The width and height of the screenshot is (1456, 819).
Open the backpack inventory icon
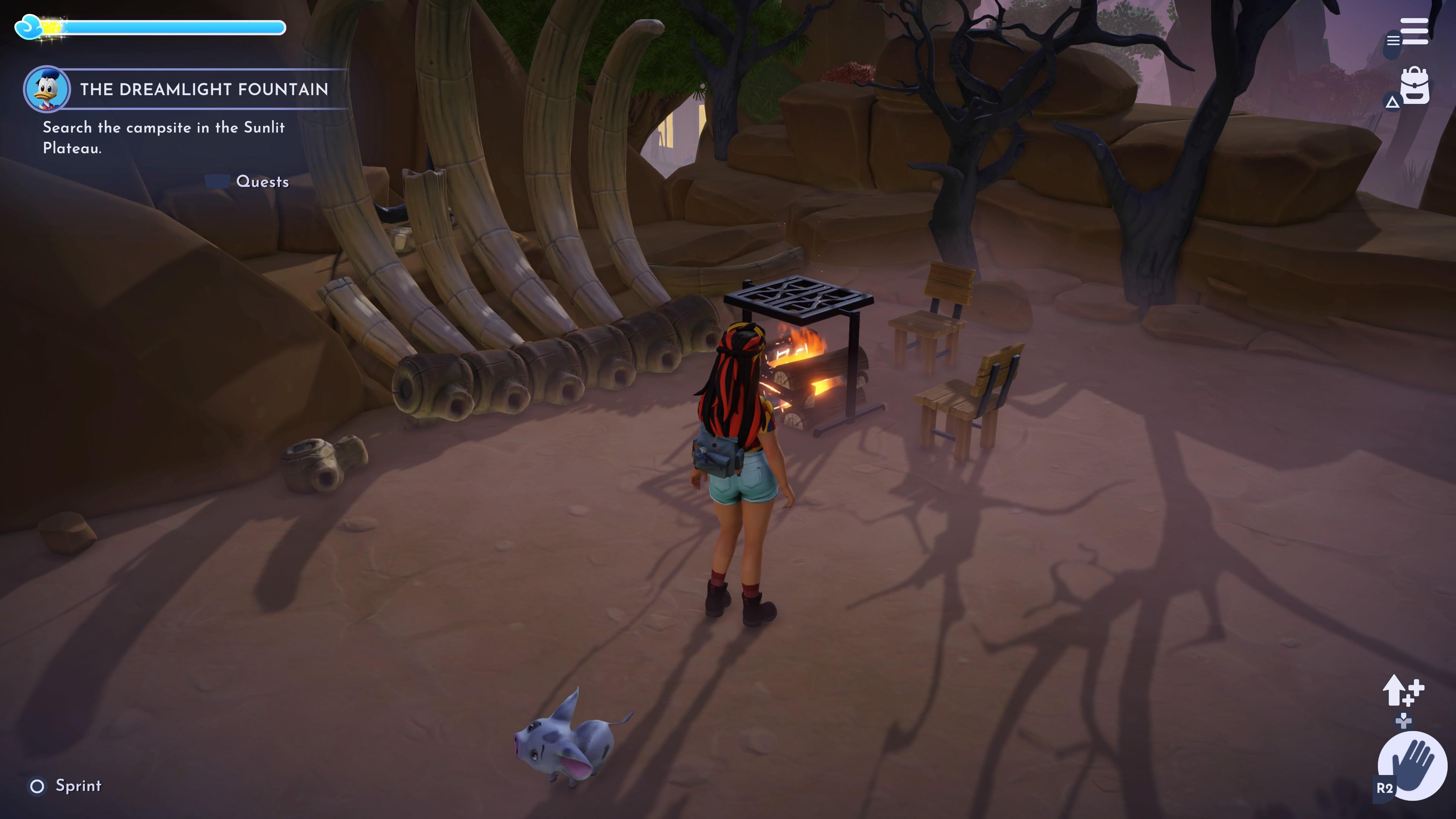click(x=1415, y=86)
